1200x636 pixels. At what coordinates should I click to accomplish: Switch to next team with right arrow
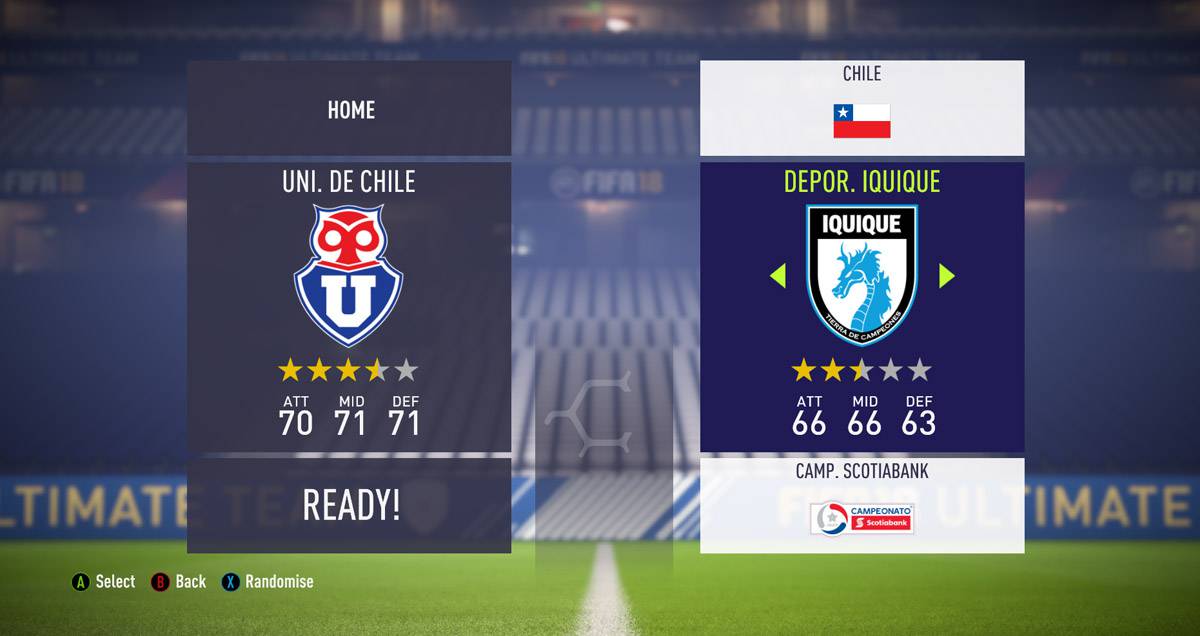point(946,276)
